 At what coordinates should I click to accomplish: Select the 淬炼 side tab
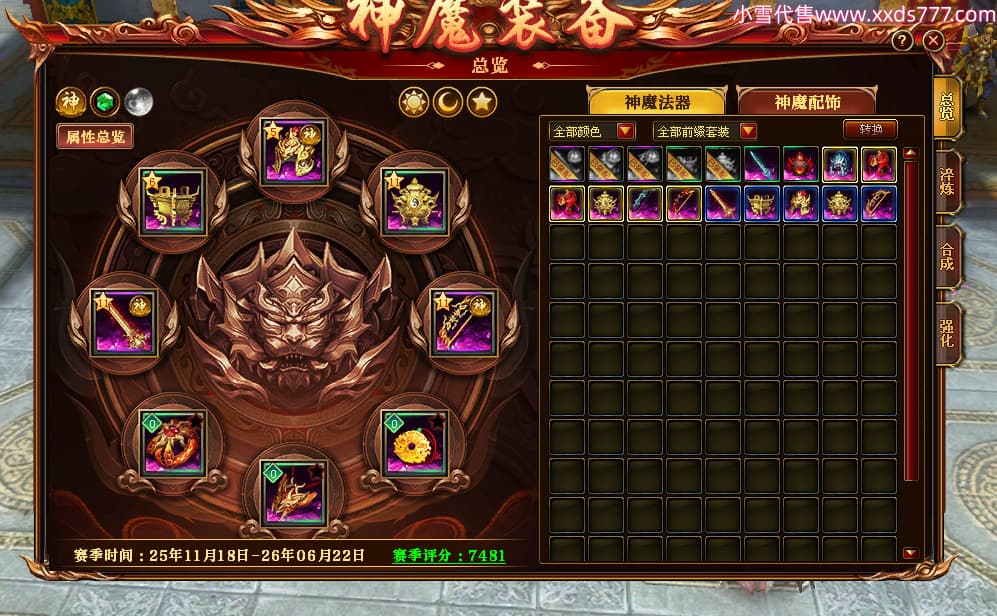click(x=947, y=181)
